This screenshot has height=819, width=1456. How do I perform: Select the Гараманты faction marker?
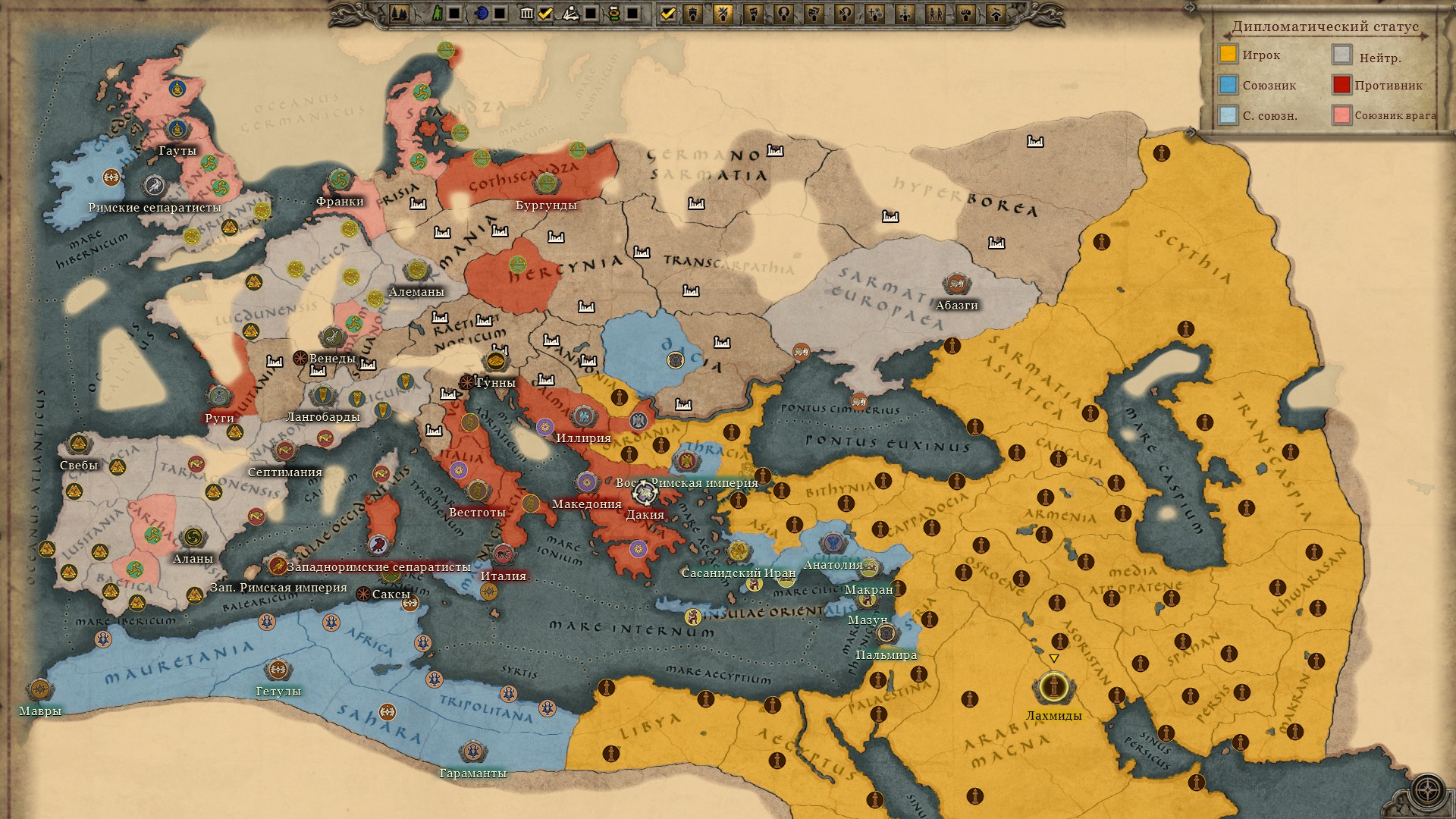(x=472, y=752)
